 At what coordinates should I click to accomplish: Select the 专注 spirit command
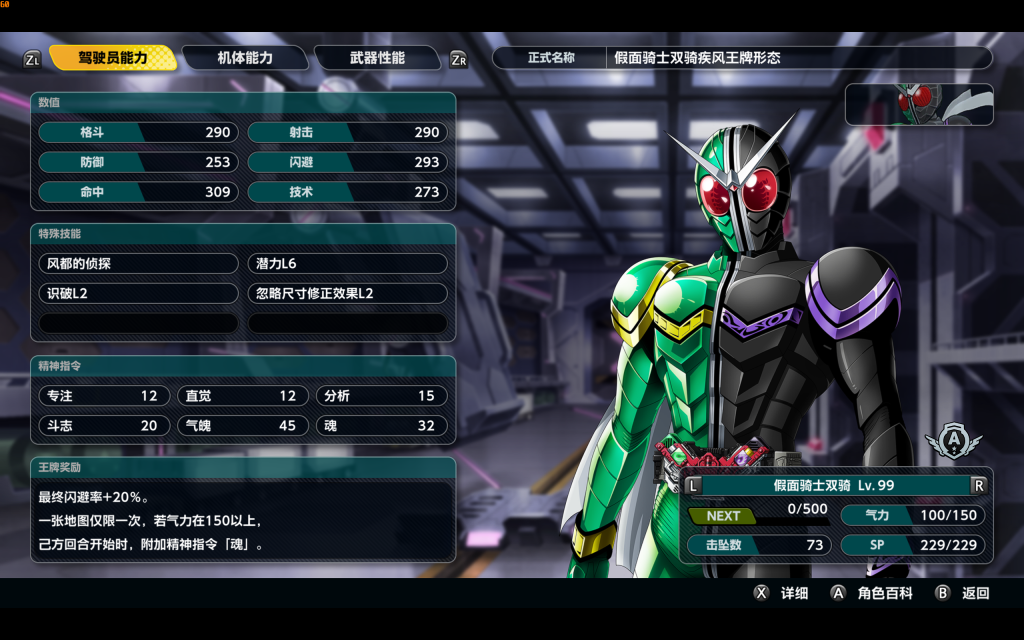point(103,396)
